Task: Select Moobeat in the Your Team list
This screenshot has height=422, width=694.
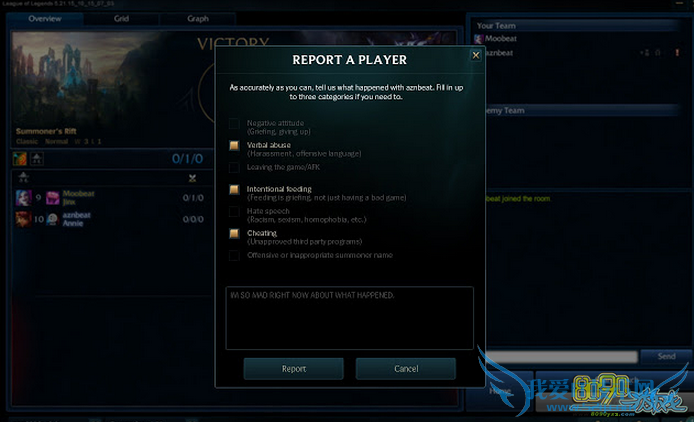Action: coord(501,39)
